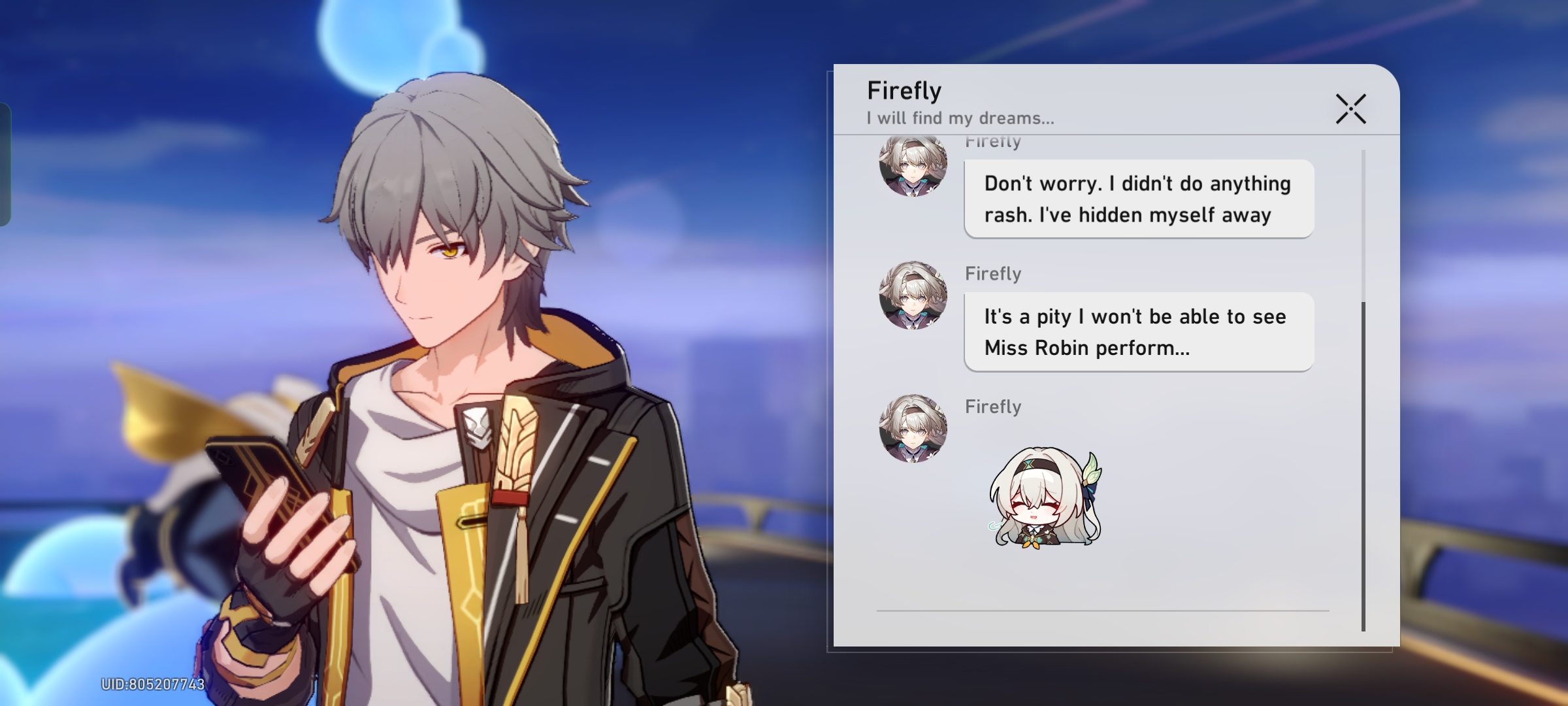
Task: Click Firefly's profile picture beside Robin message
Action: tap(913, 295)
